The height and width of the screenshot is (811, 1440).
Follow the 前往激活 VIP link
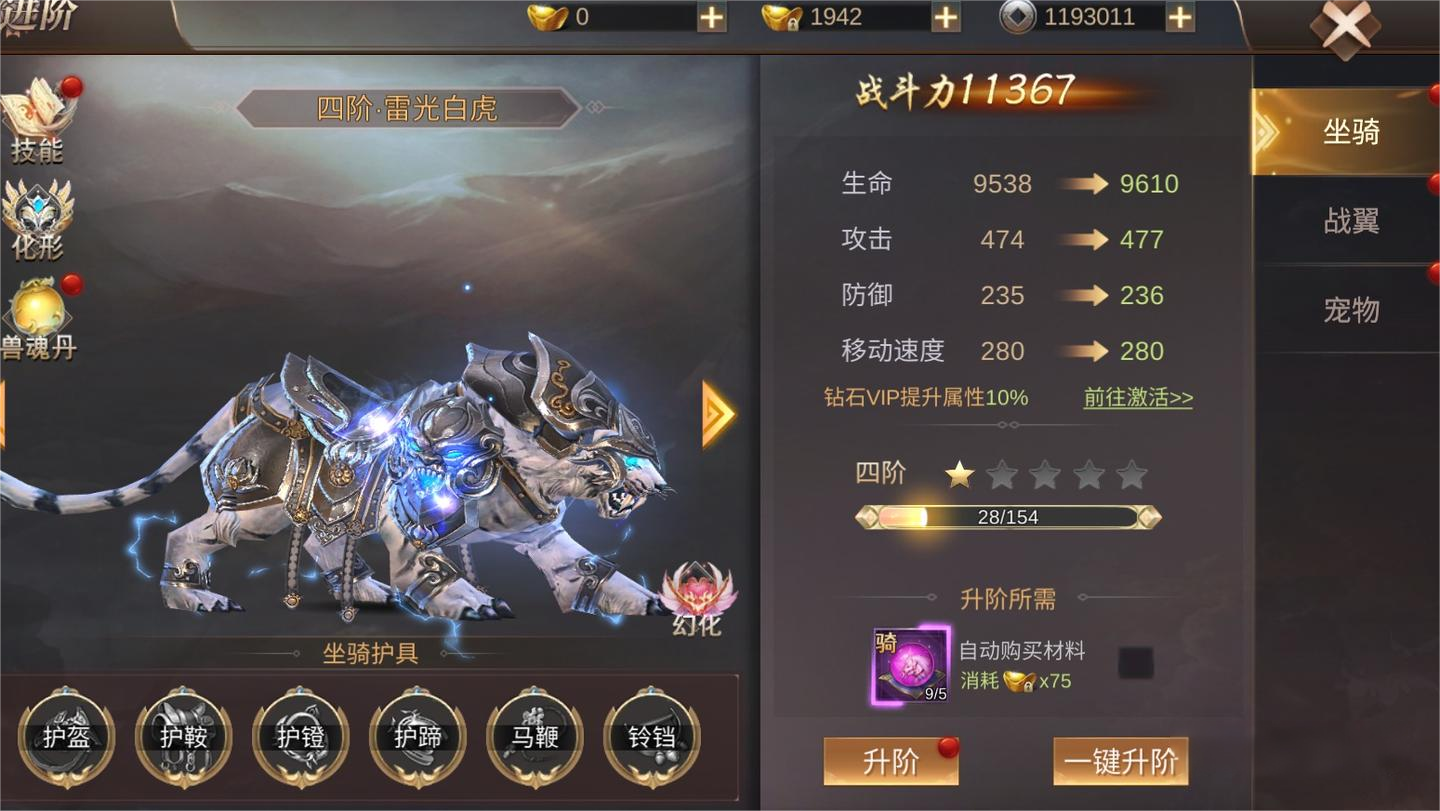[x=1138, y=397]
